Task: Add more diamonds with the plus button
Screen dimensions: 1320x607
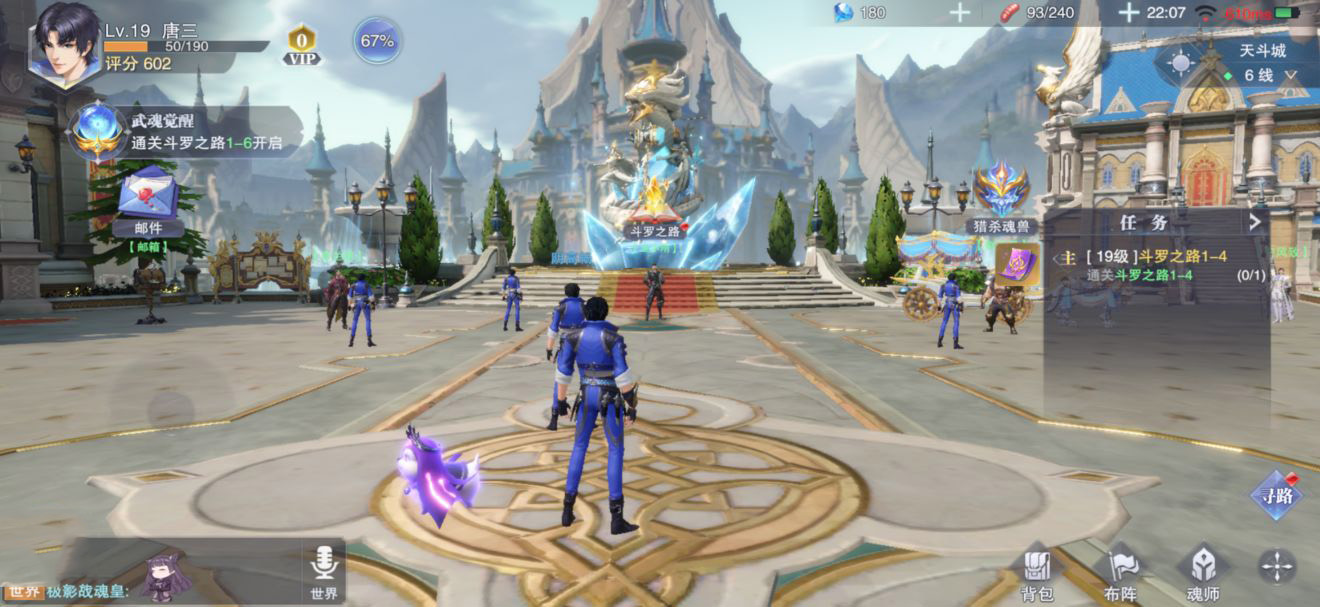Action: (959, 12)
